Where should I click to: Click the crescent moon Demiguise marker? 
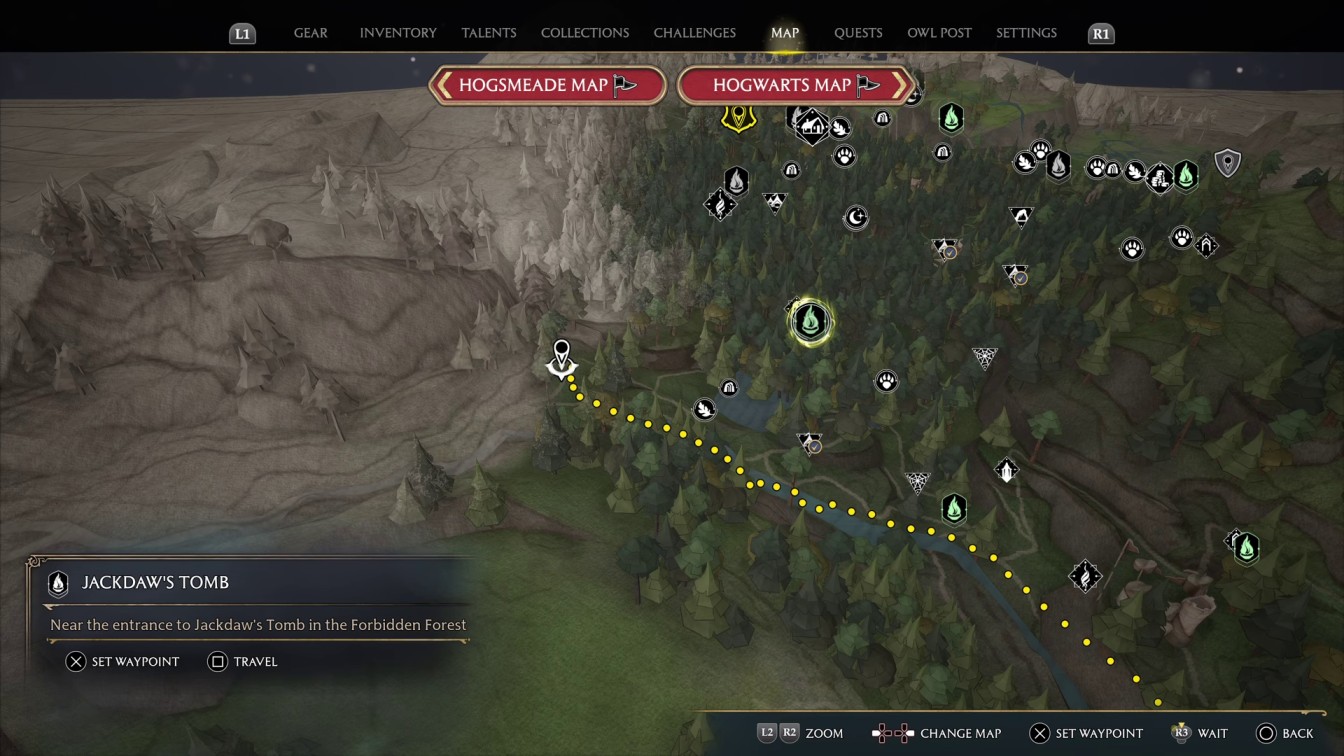click(x=856, y=217)
